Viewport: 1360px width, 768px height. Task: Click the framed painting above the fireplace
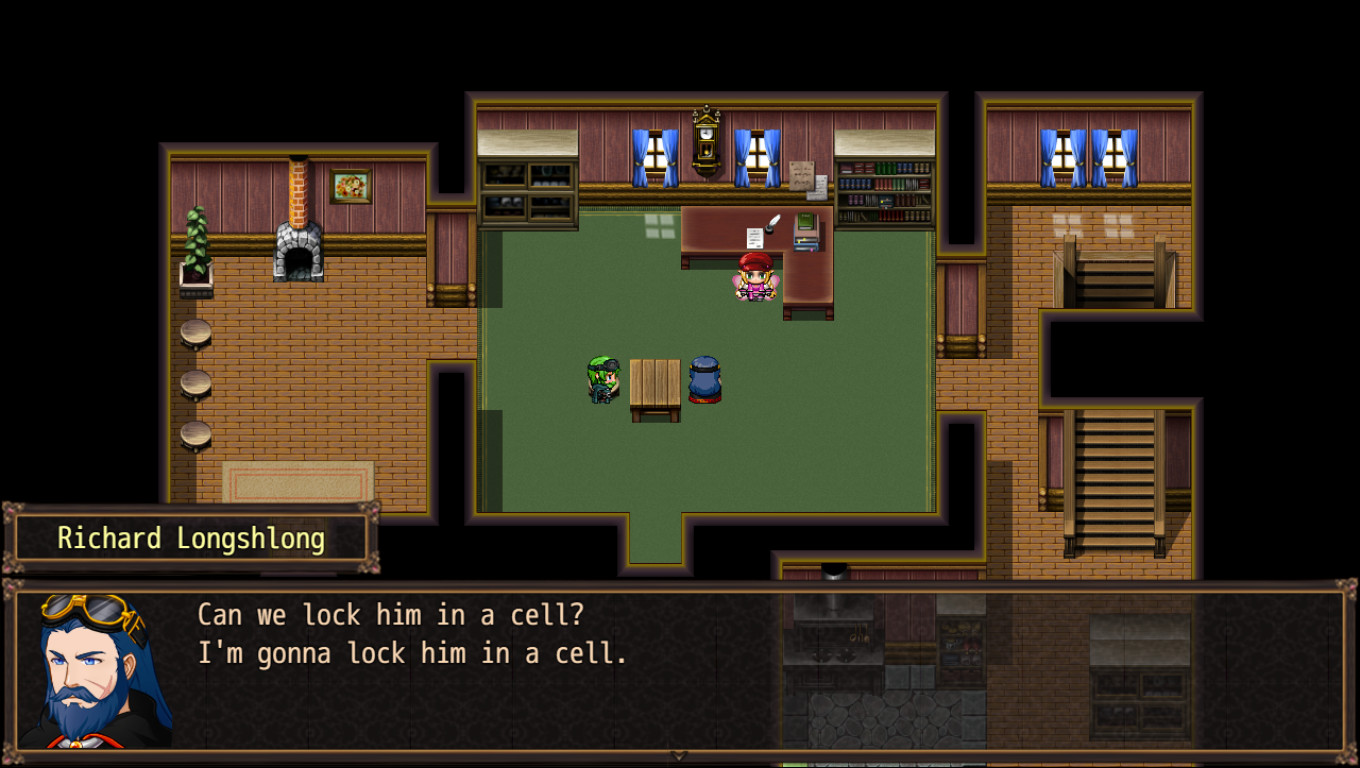(x=350, y=186)
